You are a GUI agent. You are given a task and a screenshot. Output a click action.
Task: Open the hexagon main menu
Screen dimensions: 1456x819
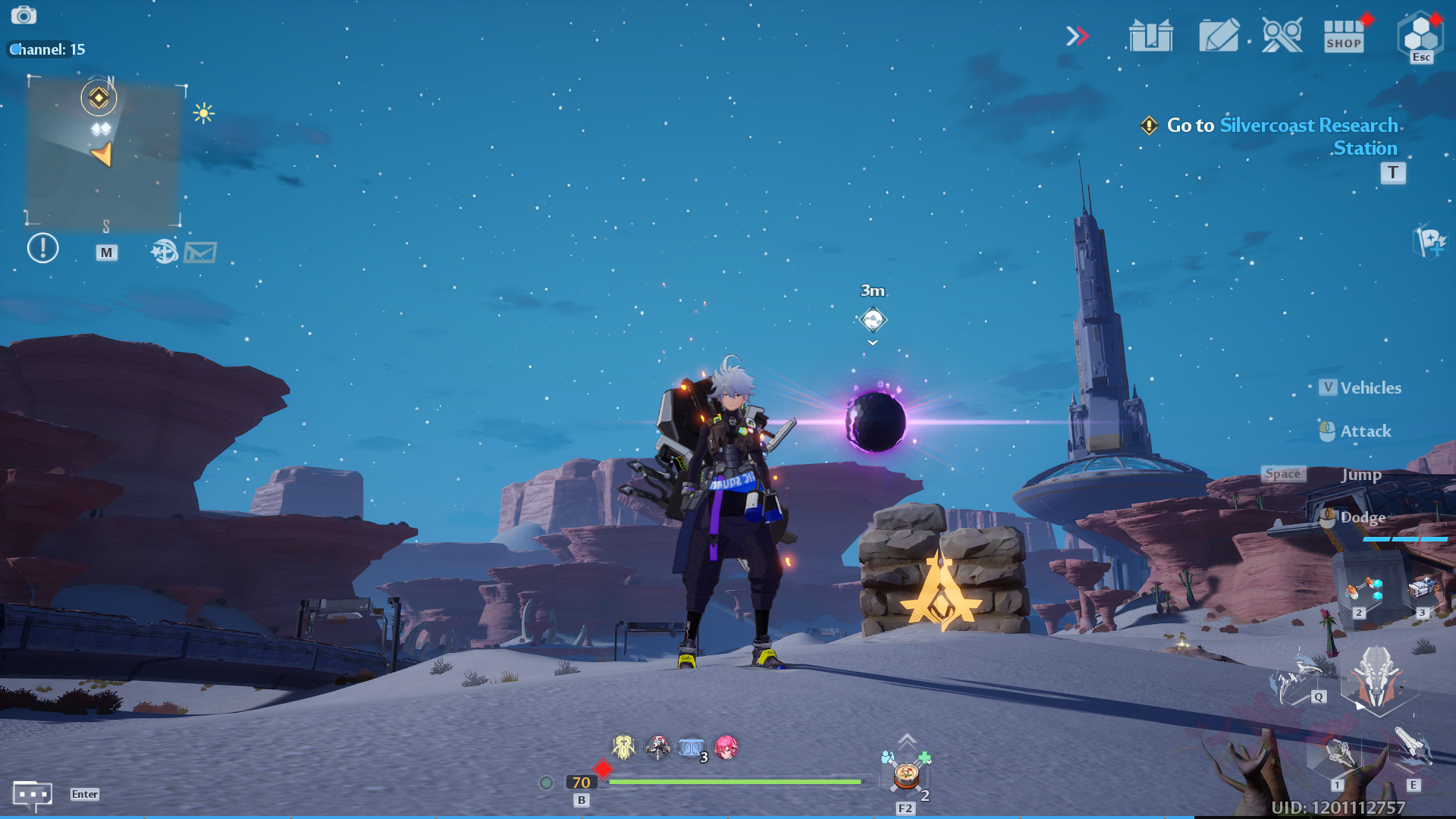pos(1420,34)
